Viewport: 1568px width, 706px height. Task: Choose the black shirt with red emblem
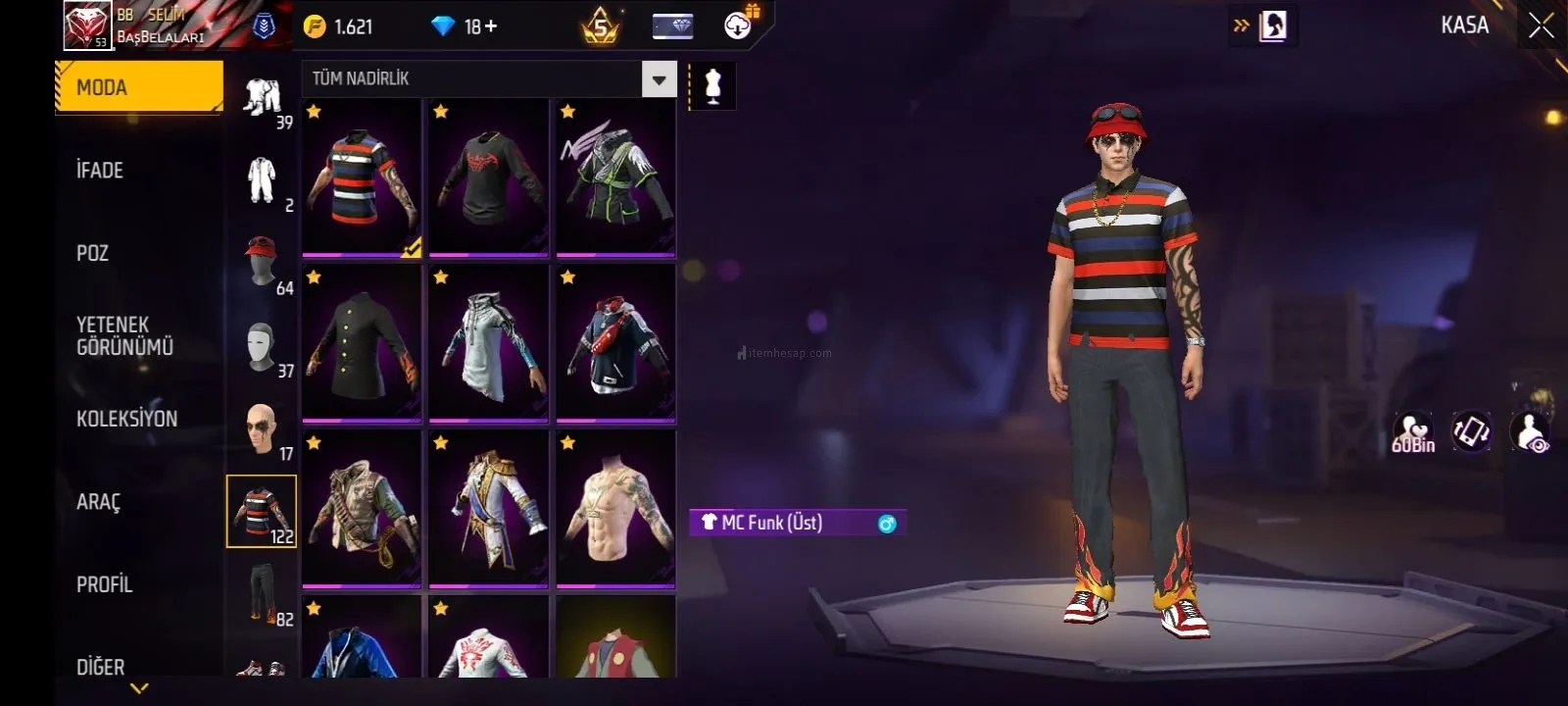(x=488, y=178)
